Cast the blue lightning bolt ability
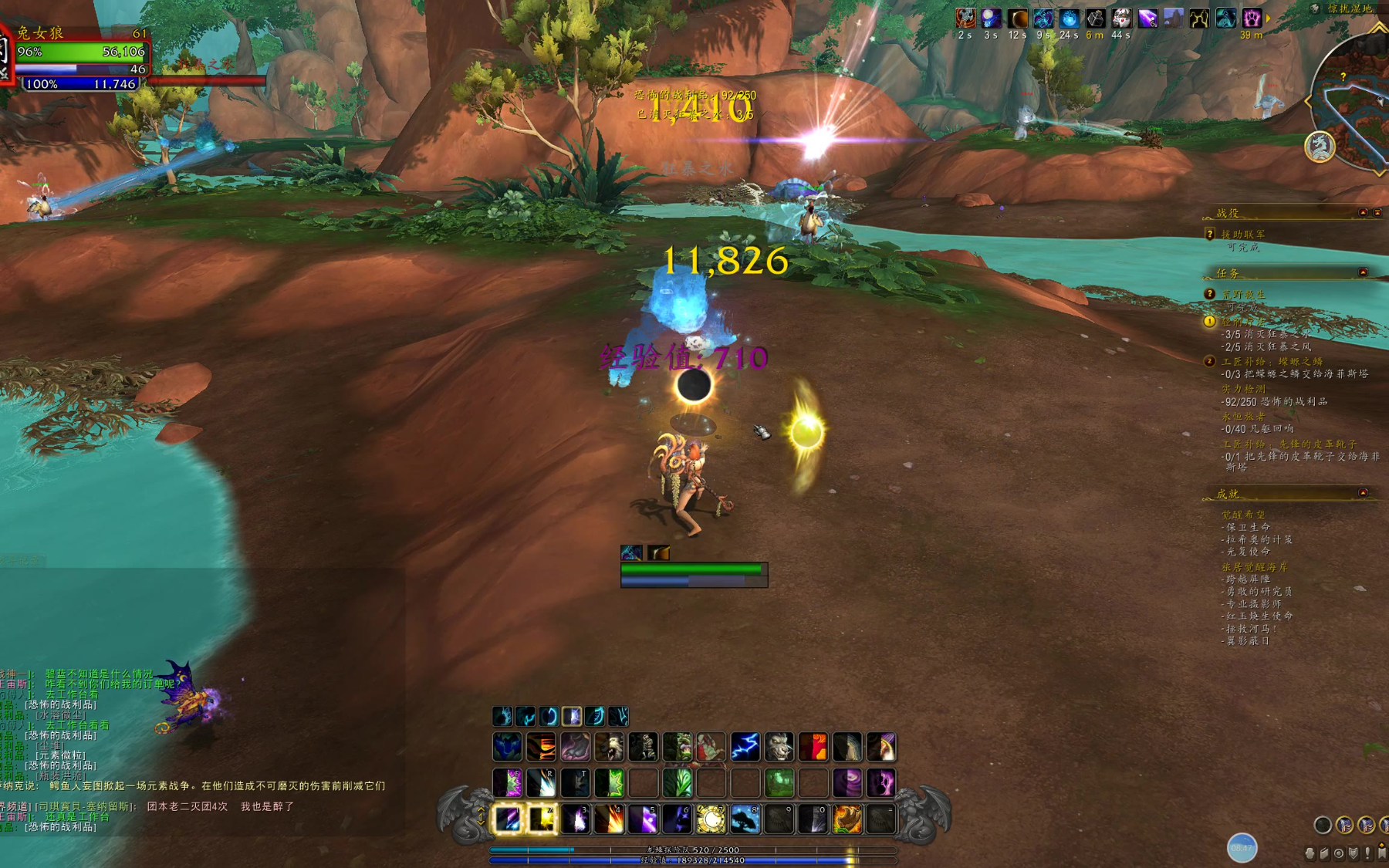The height and width of the screenshot is (868, 1389). click(745, 747)
